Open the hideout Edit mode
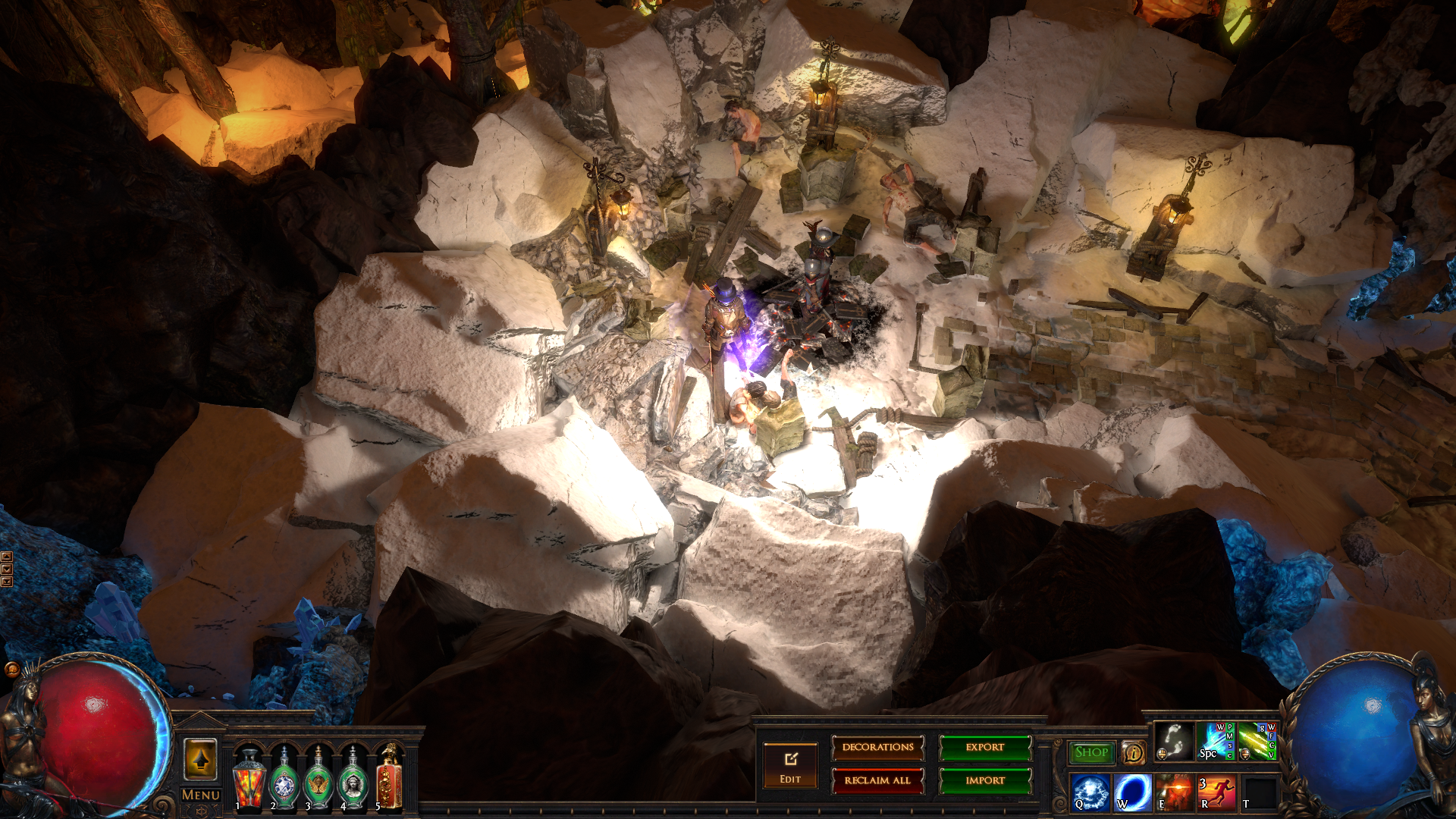Viewport: 1456px width, 819px height. 790,766
